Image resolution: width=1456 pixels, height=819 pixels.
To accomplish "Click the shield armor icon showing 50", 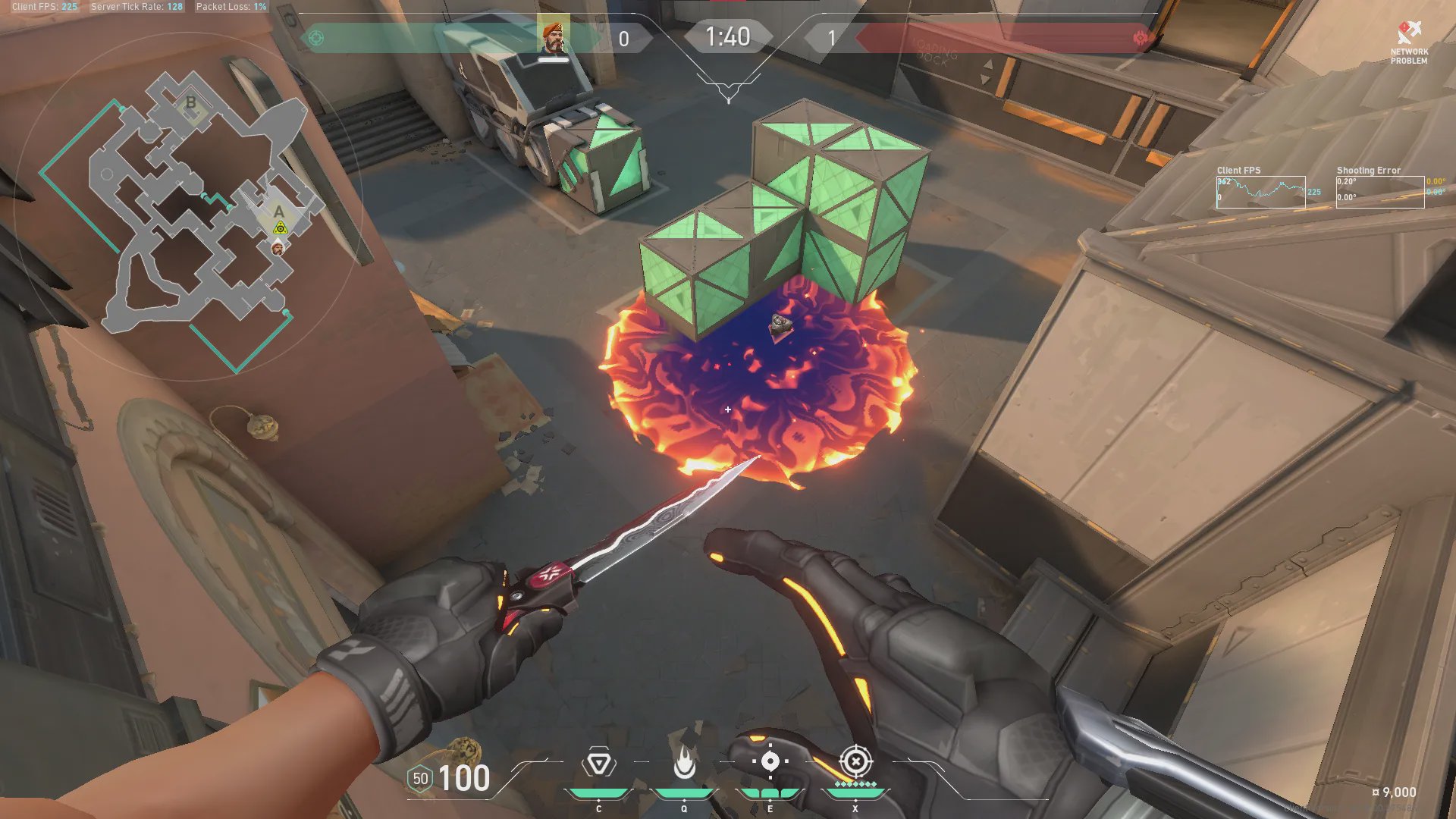I will (x=420, y=779).
